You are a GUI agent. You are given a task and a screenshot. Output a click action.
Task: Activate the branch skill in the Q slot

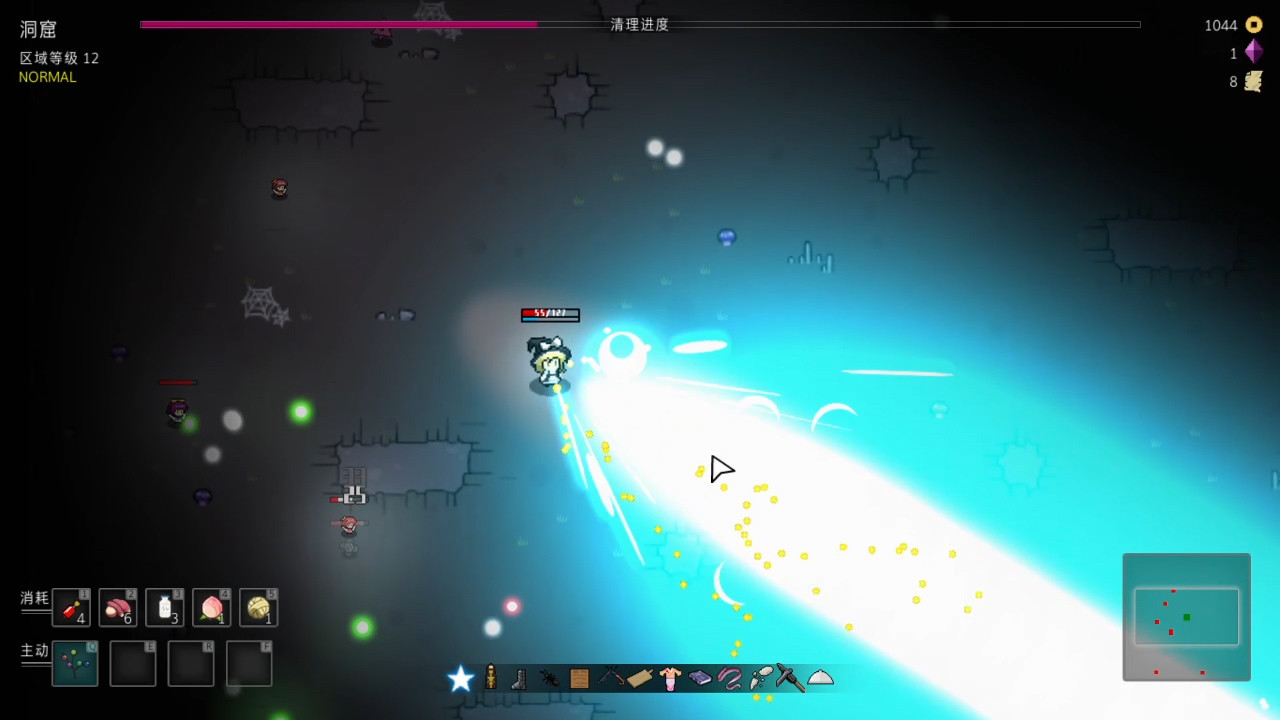(74, 663)
